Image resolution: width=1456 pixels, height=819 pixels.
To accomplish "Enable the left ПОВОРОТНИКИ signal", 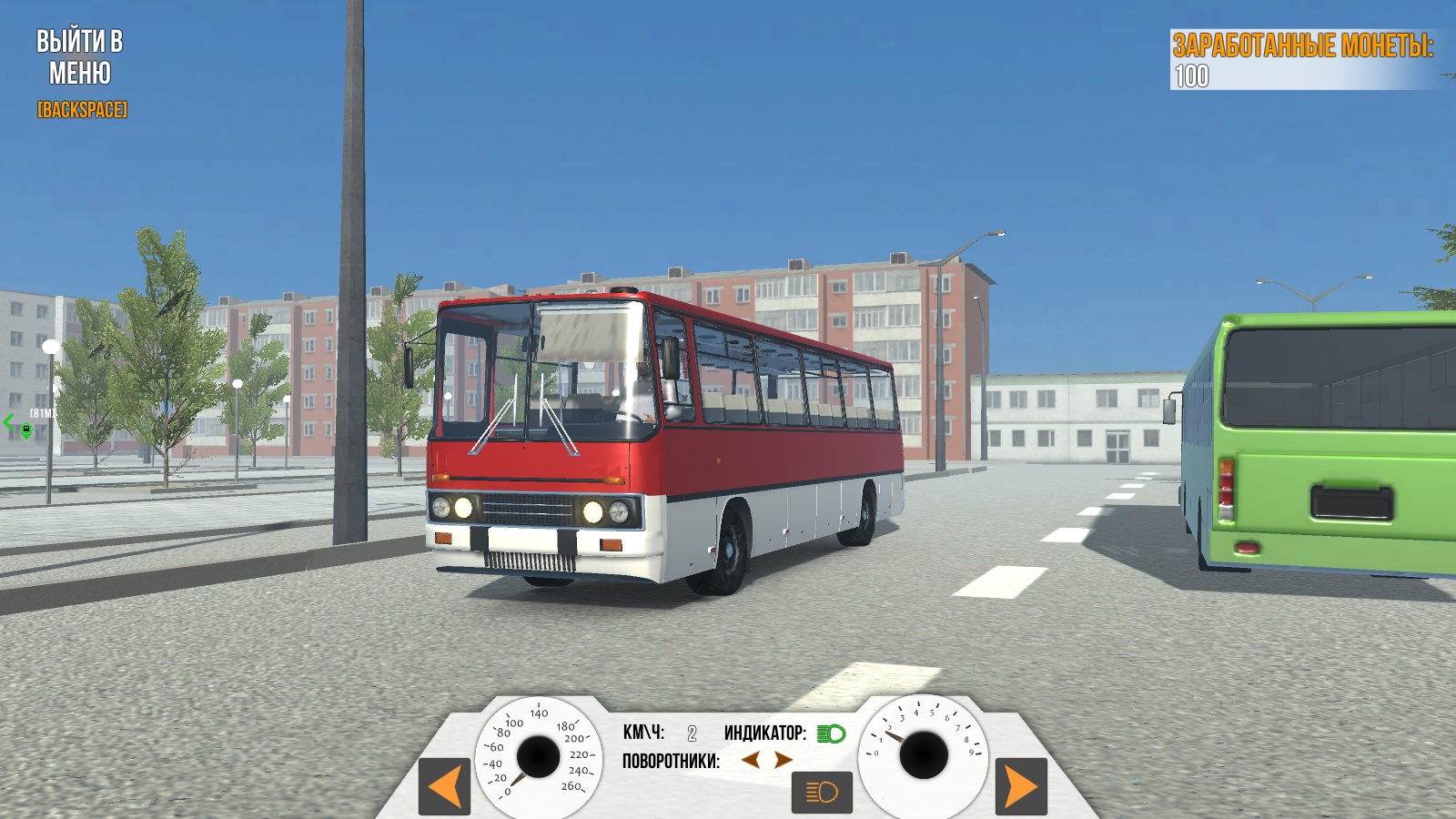I will [x=750, y=762].
